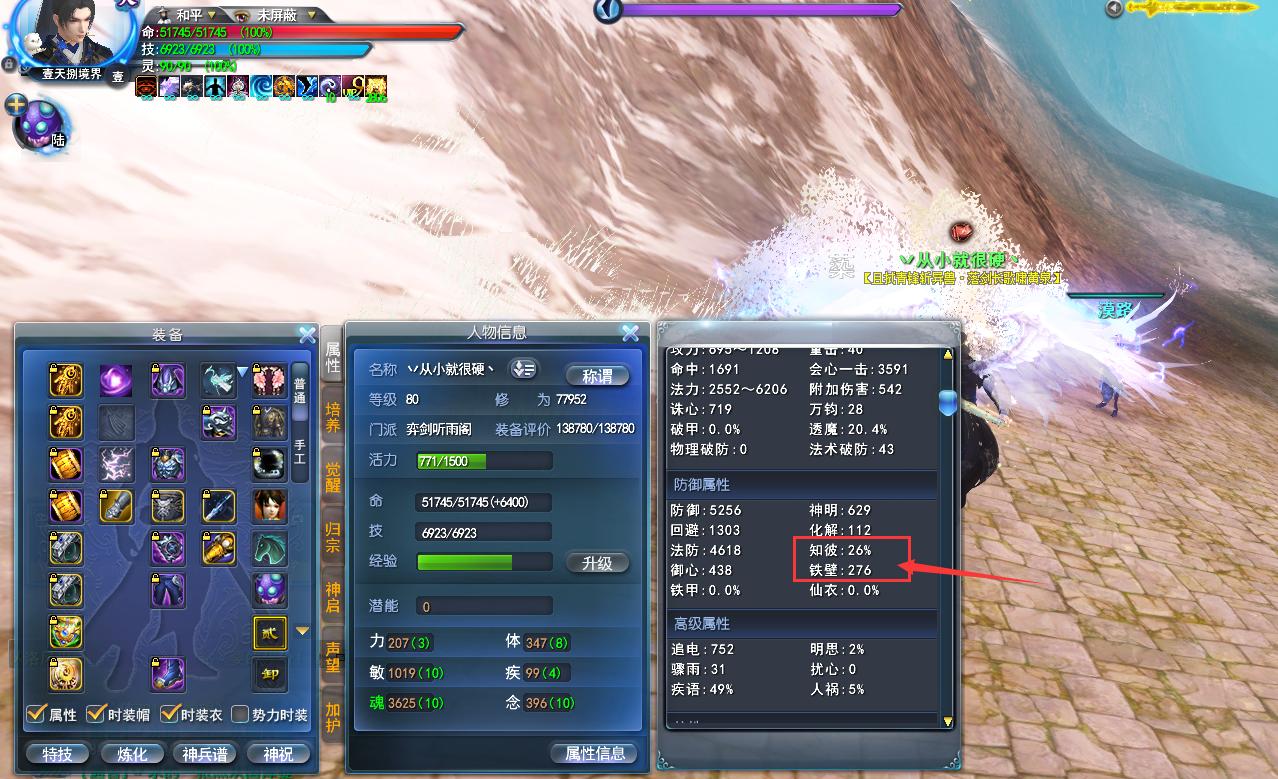Click the 神祝 blessing button

[278, 754]
